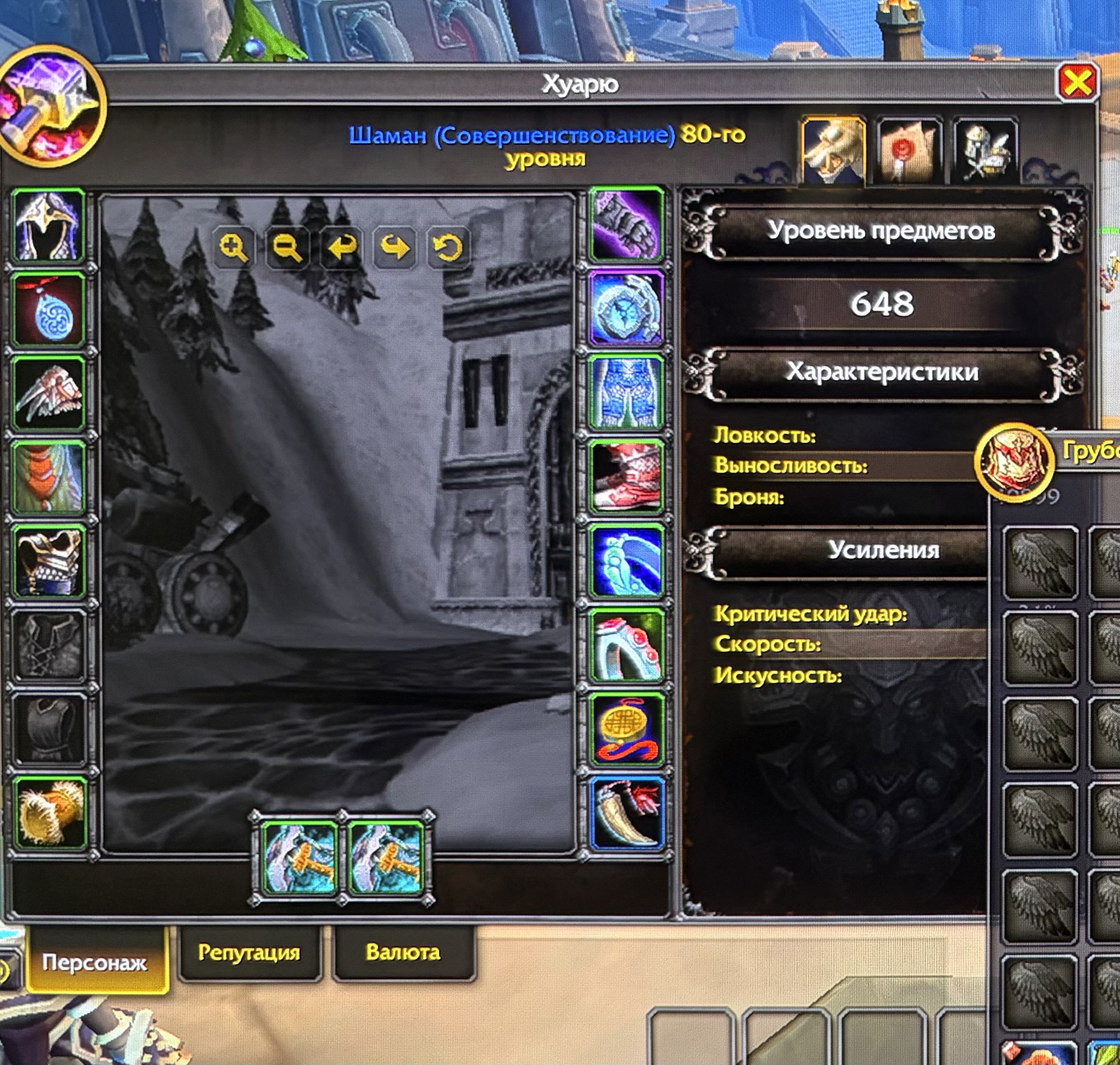Screen dimensions: 1120x1065
Task: Open the Валюта tab
Action: [x=404, y=954]
